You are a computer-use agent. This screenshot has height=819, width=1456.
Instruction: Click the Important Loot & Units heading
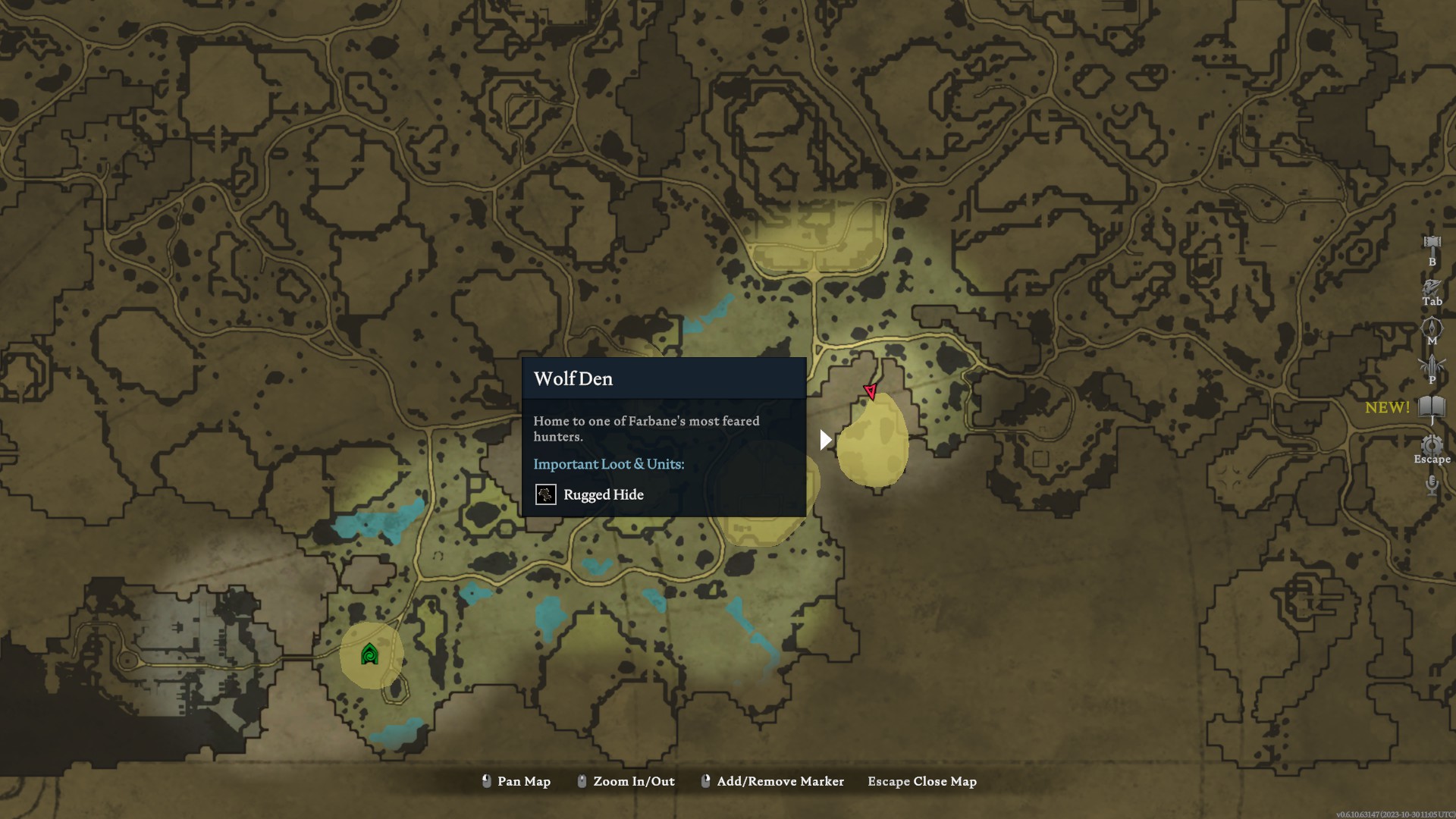609,464
